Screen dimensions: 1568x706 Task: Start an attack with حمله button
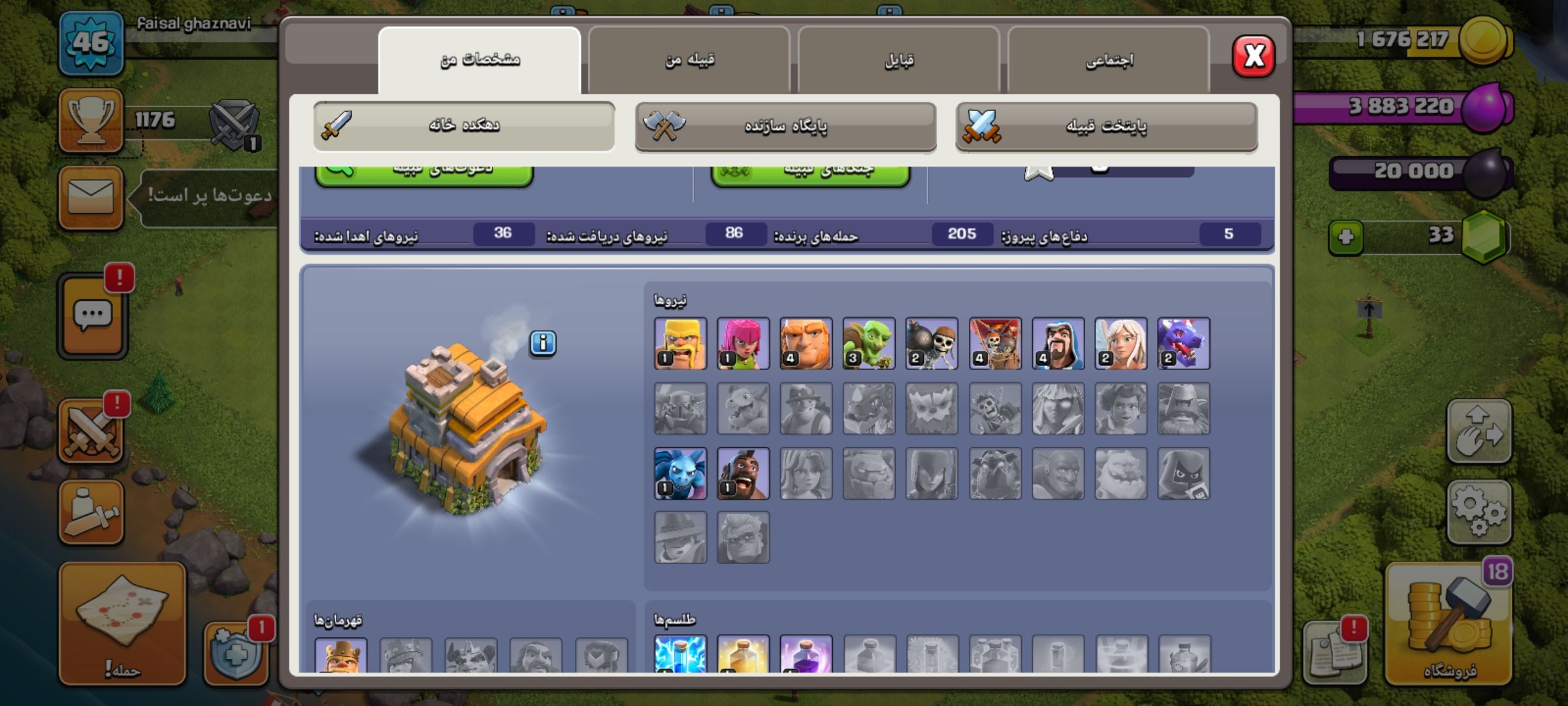point(122,624)
